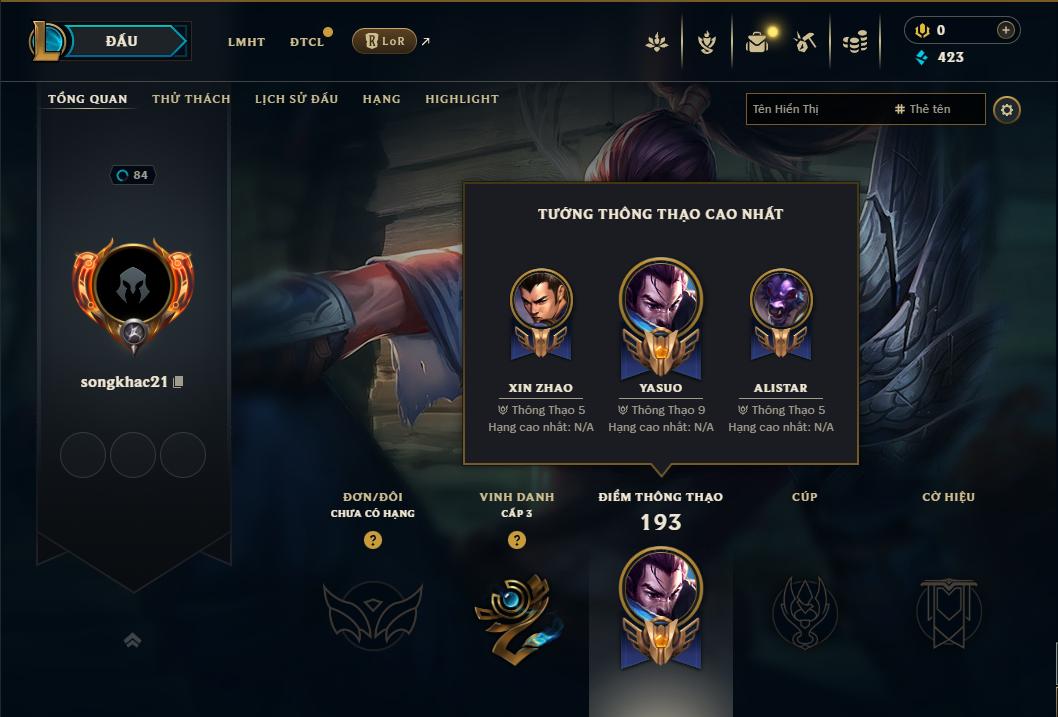Viewport: 1058px width, 717px height.
Task: Open profile settings gear icon
Action: 1007,109
